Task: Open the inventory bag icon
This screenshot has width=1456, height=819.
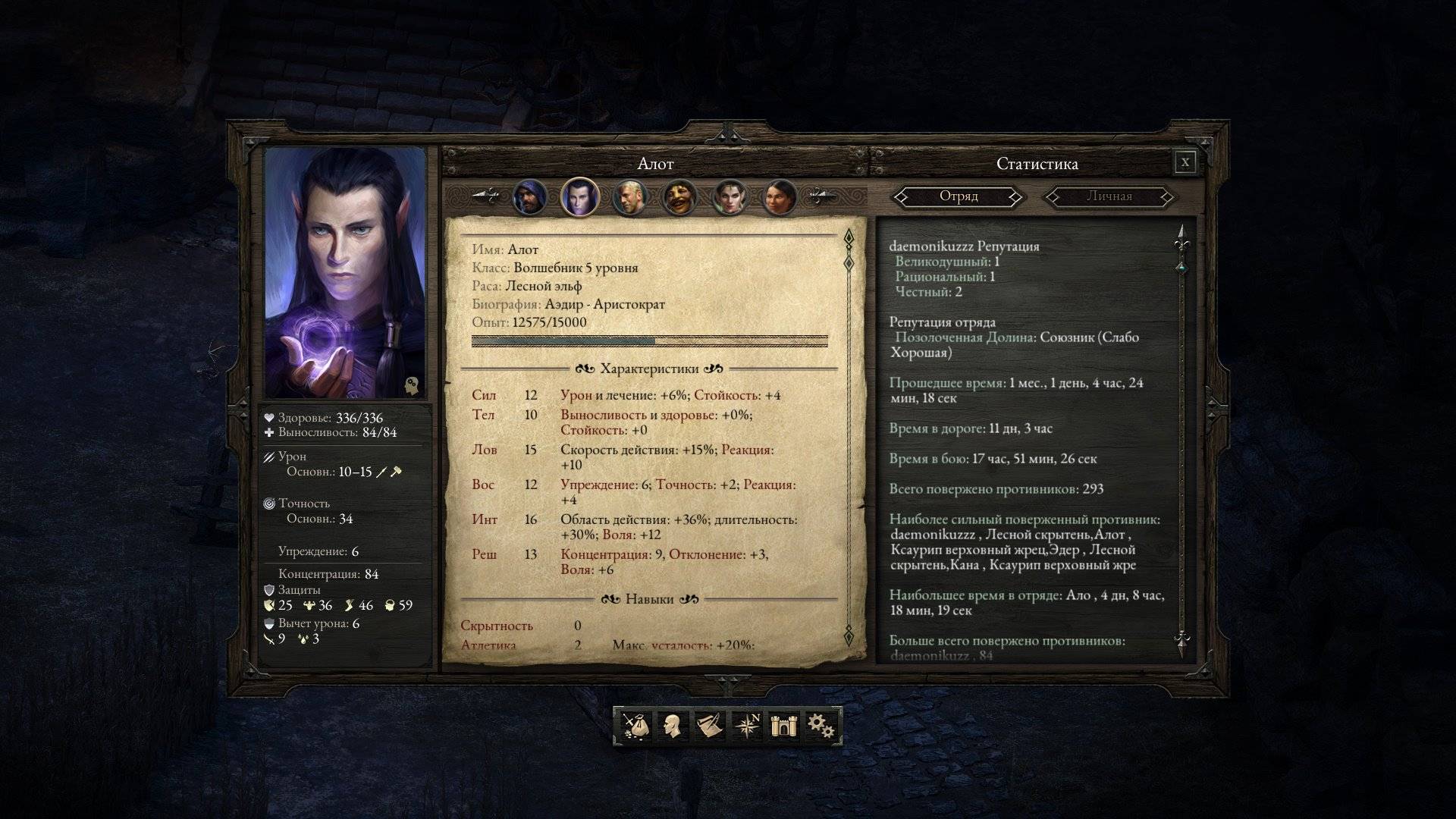Action: [x=635, y=726]
